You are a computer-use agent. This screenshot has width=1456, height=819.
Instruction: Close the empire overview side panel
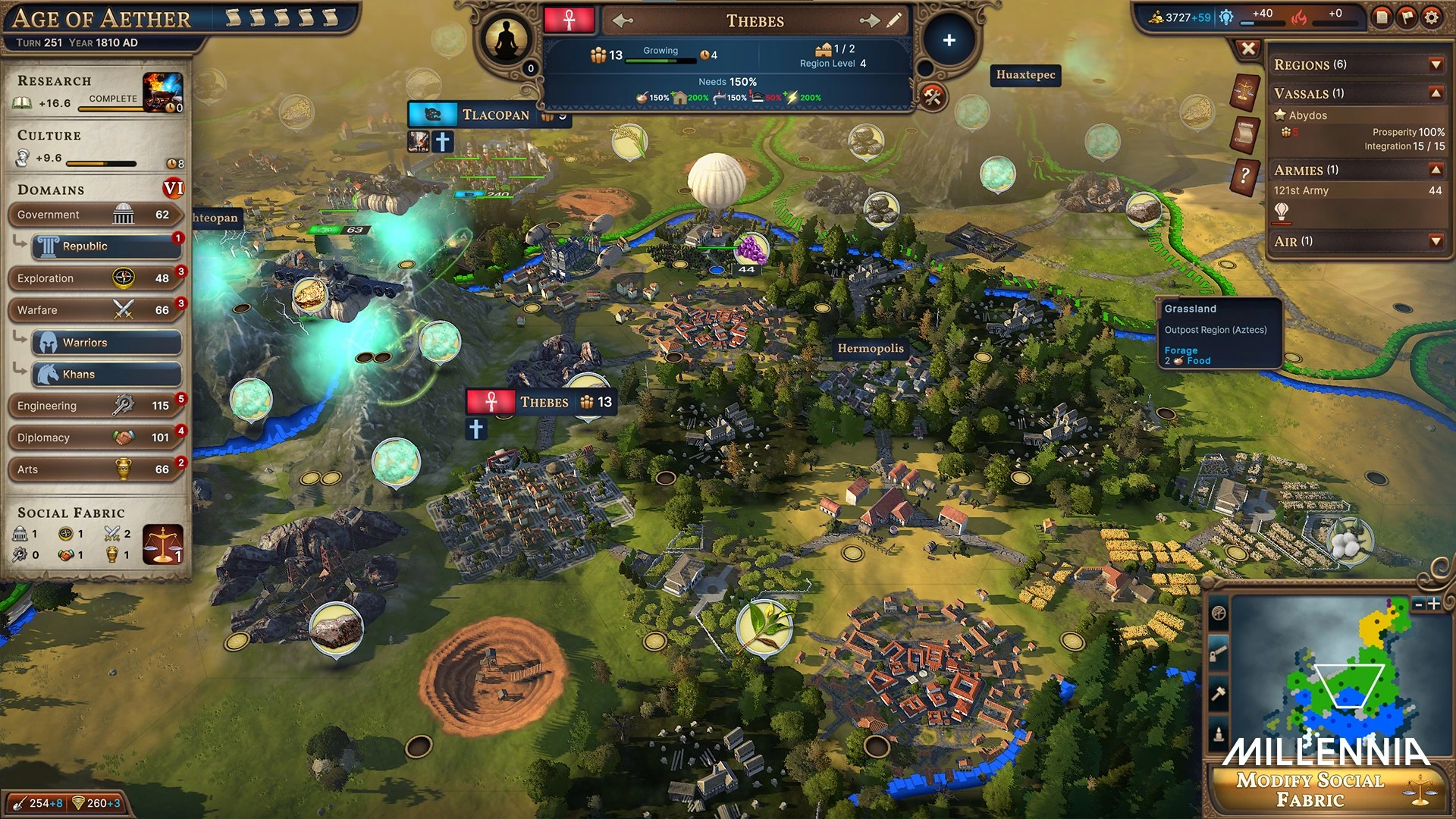pyautogui.click(x=1248, y=49)
